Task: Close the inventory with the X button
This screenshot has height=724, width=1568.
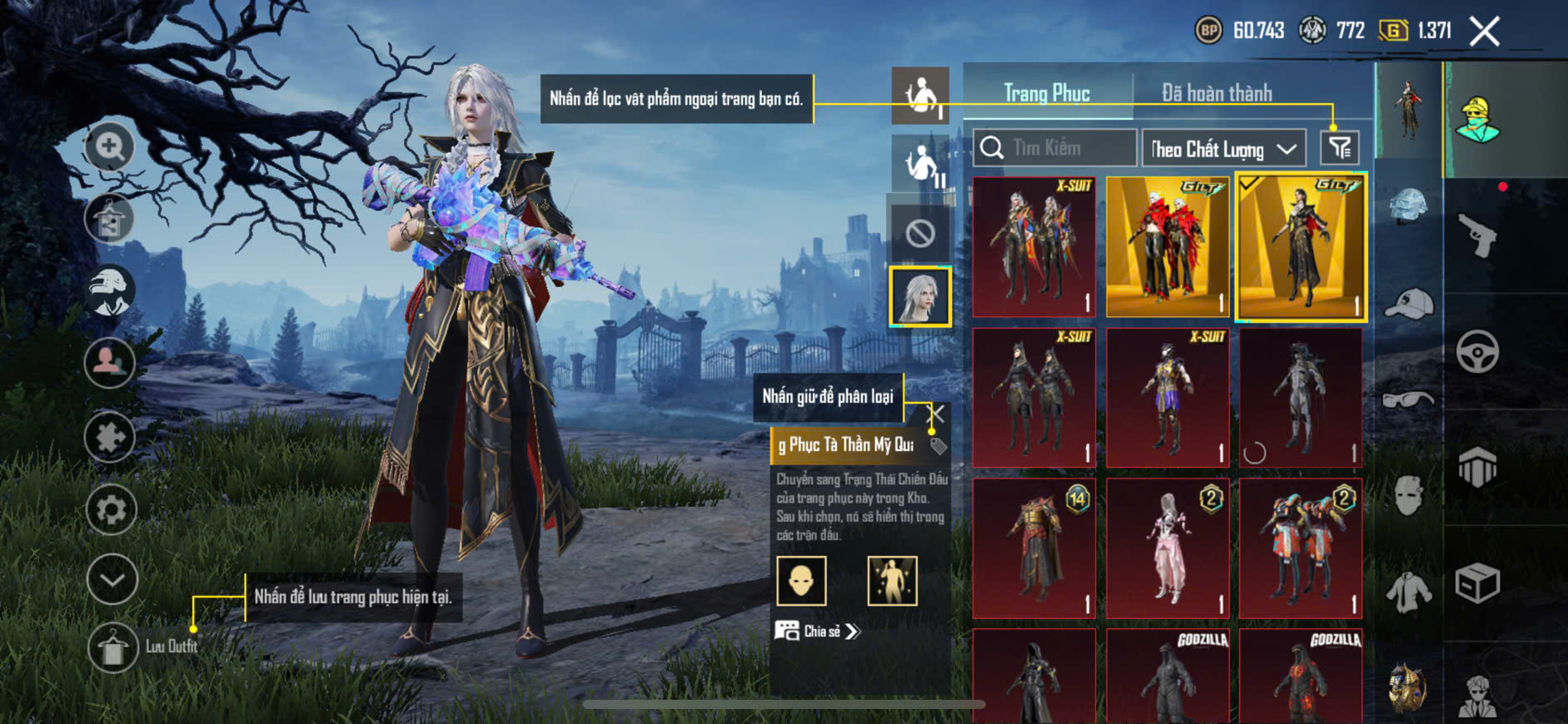Action: point(1484,32)
